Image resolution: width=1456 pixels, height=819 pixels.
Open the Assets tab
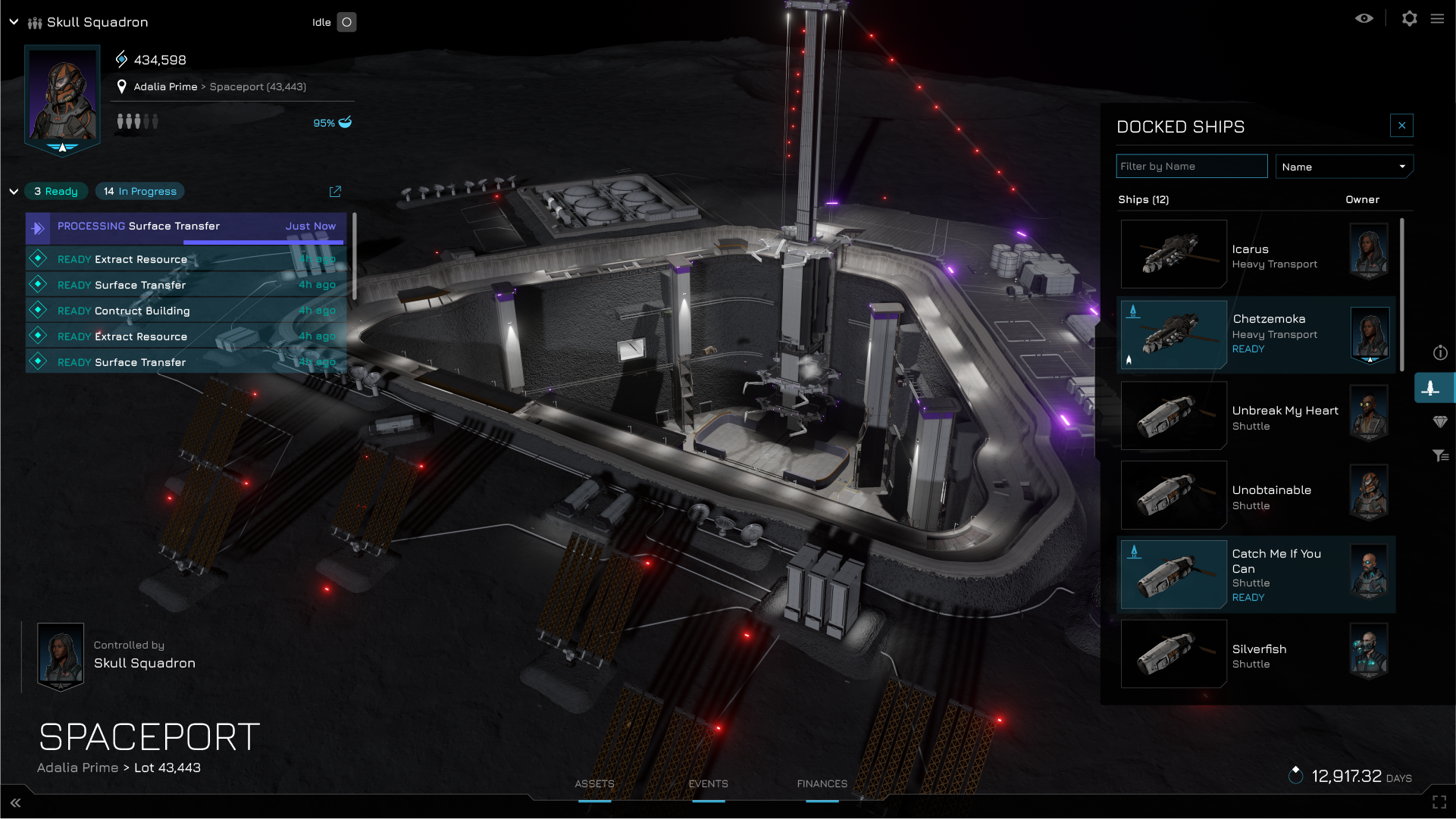point(594,784)
